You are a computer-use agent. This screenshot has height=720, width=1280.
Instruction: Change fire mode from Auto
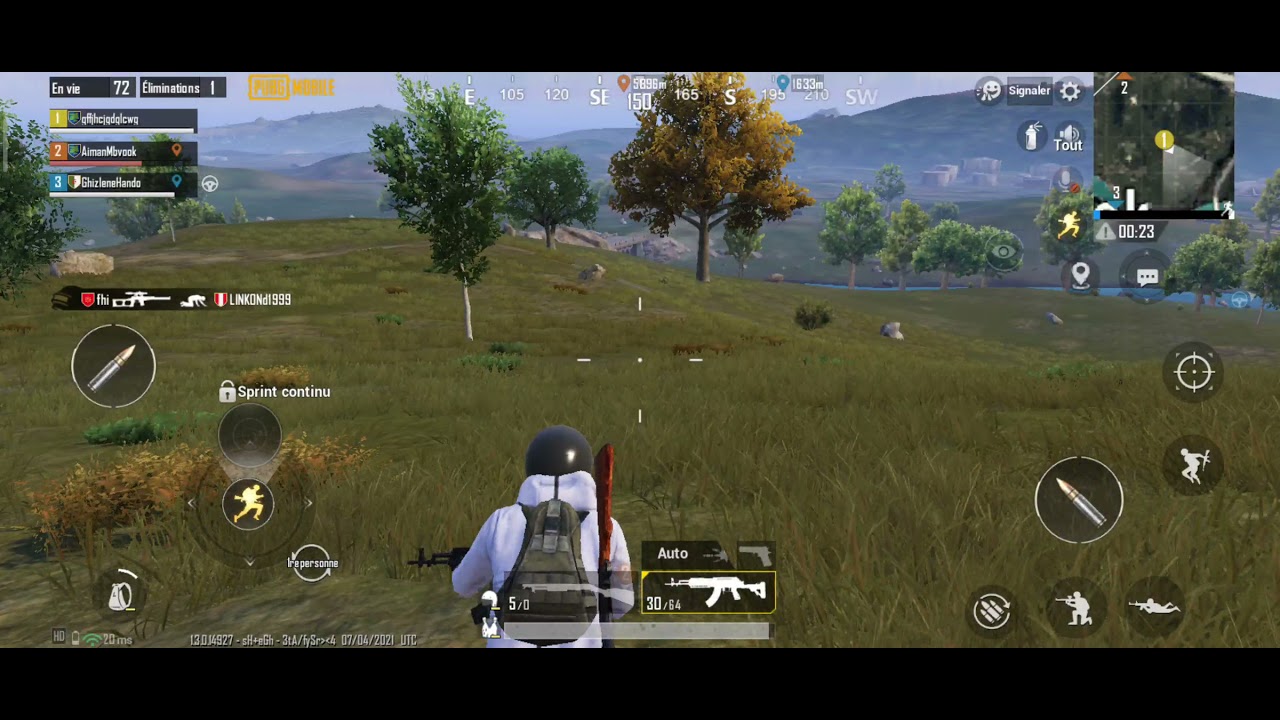(x=672, y=553)
